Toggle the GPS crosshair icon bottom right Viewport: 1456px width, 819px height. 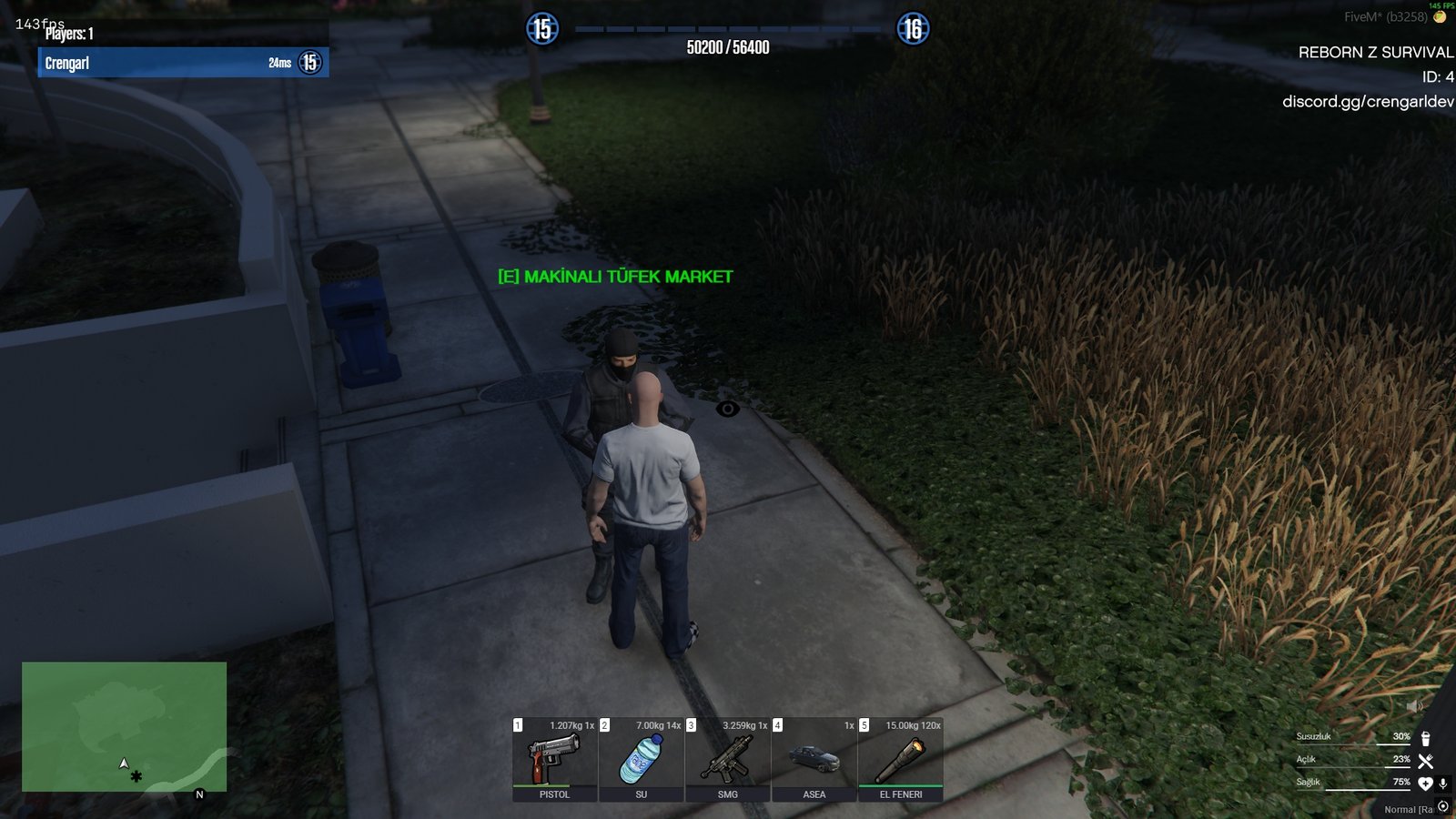pos(1443,805)
